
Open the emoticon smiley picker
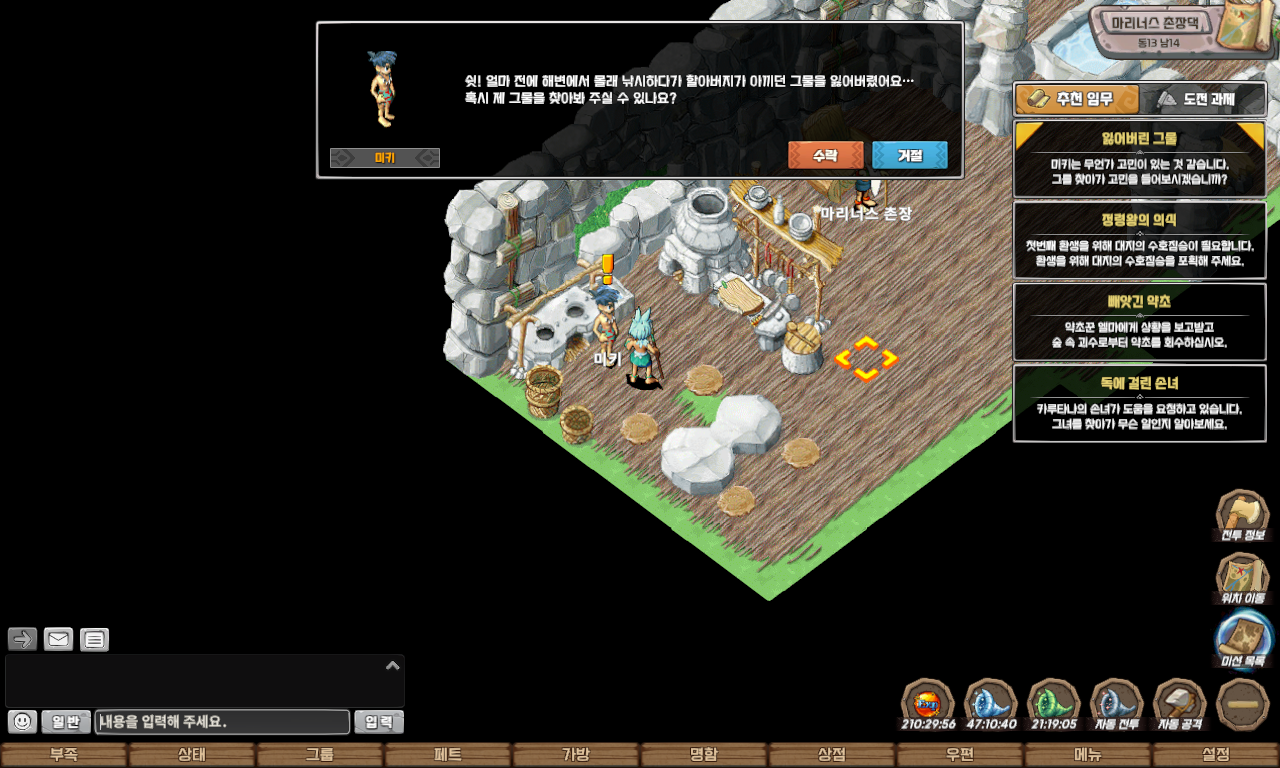coord(22,721)
